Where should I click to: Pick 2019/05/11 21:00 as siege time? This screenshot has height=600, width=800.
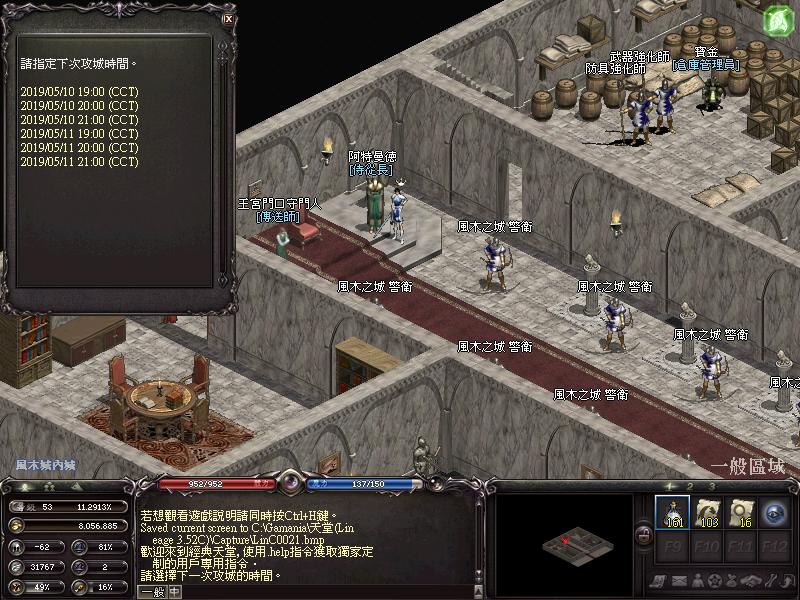click(79, 161)
